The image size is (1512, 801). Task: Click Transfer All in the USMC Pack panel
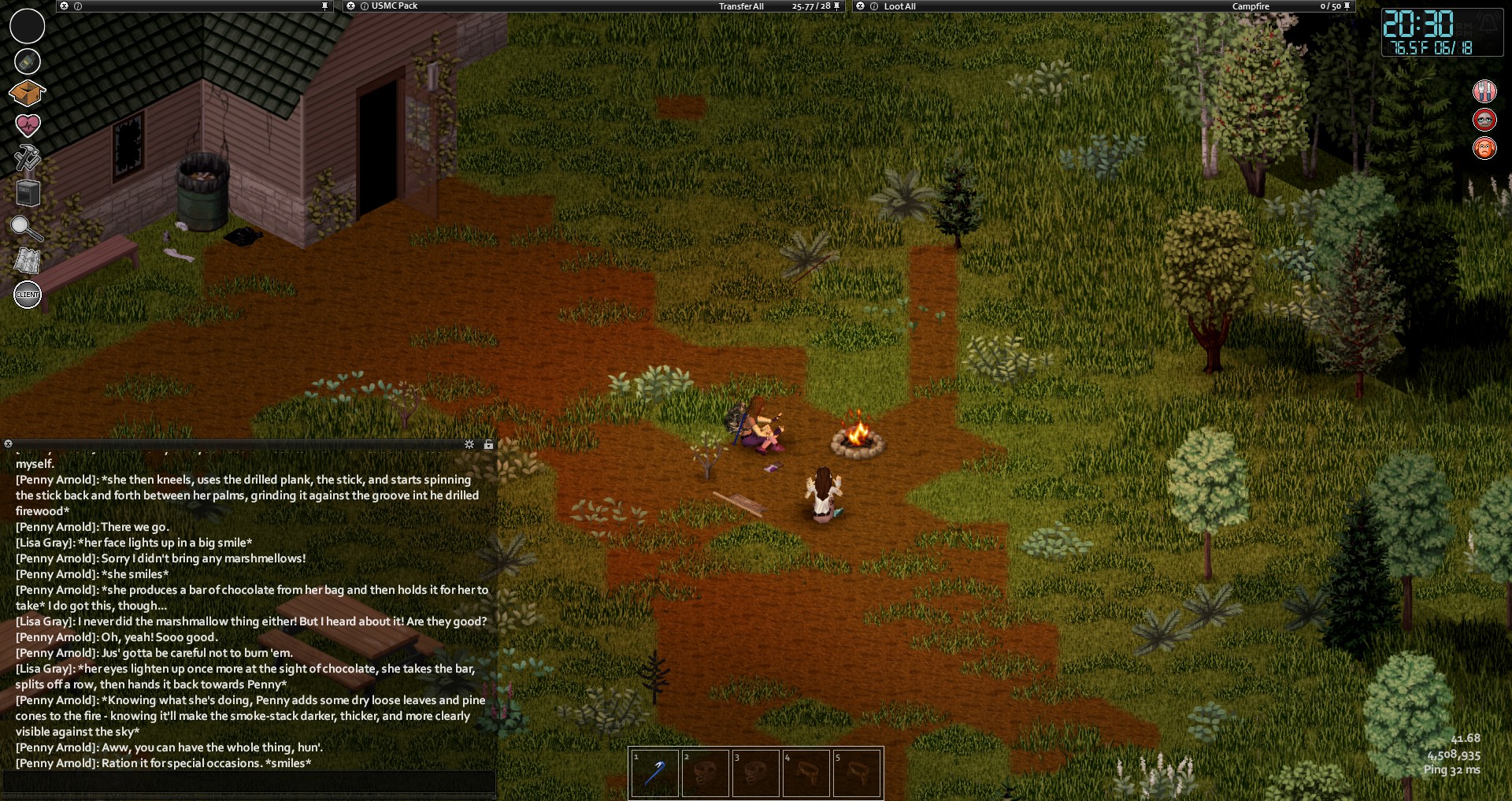tap(741, 6)
